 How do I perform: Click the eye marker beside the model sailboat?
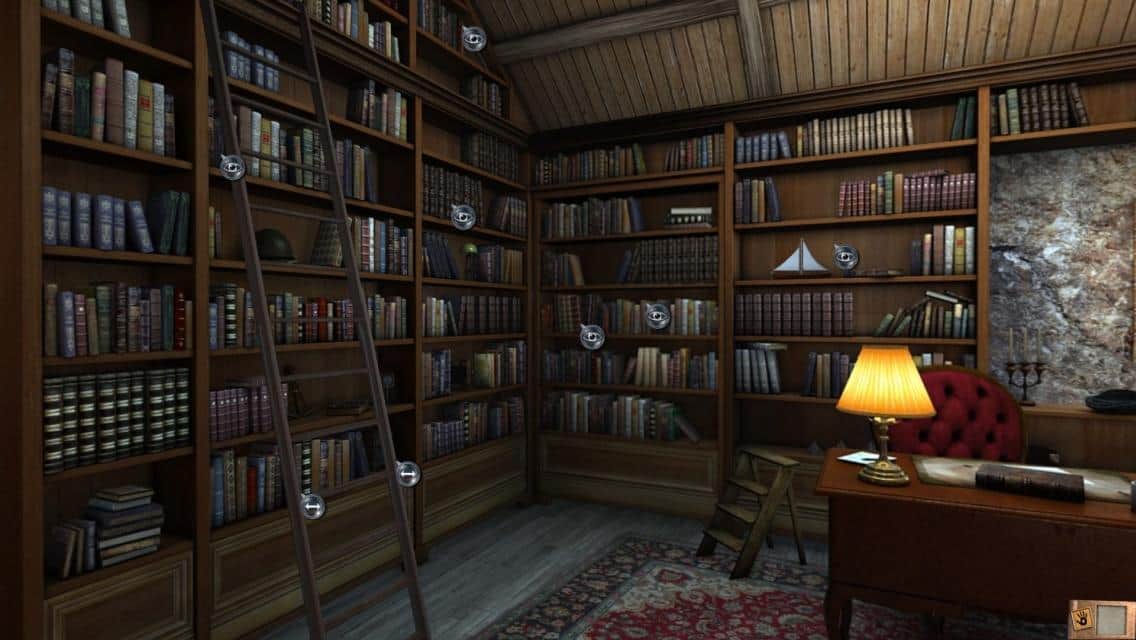[x=846, y=257]
